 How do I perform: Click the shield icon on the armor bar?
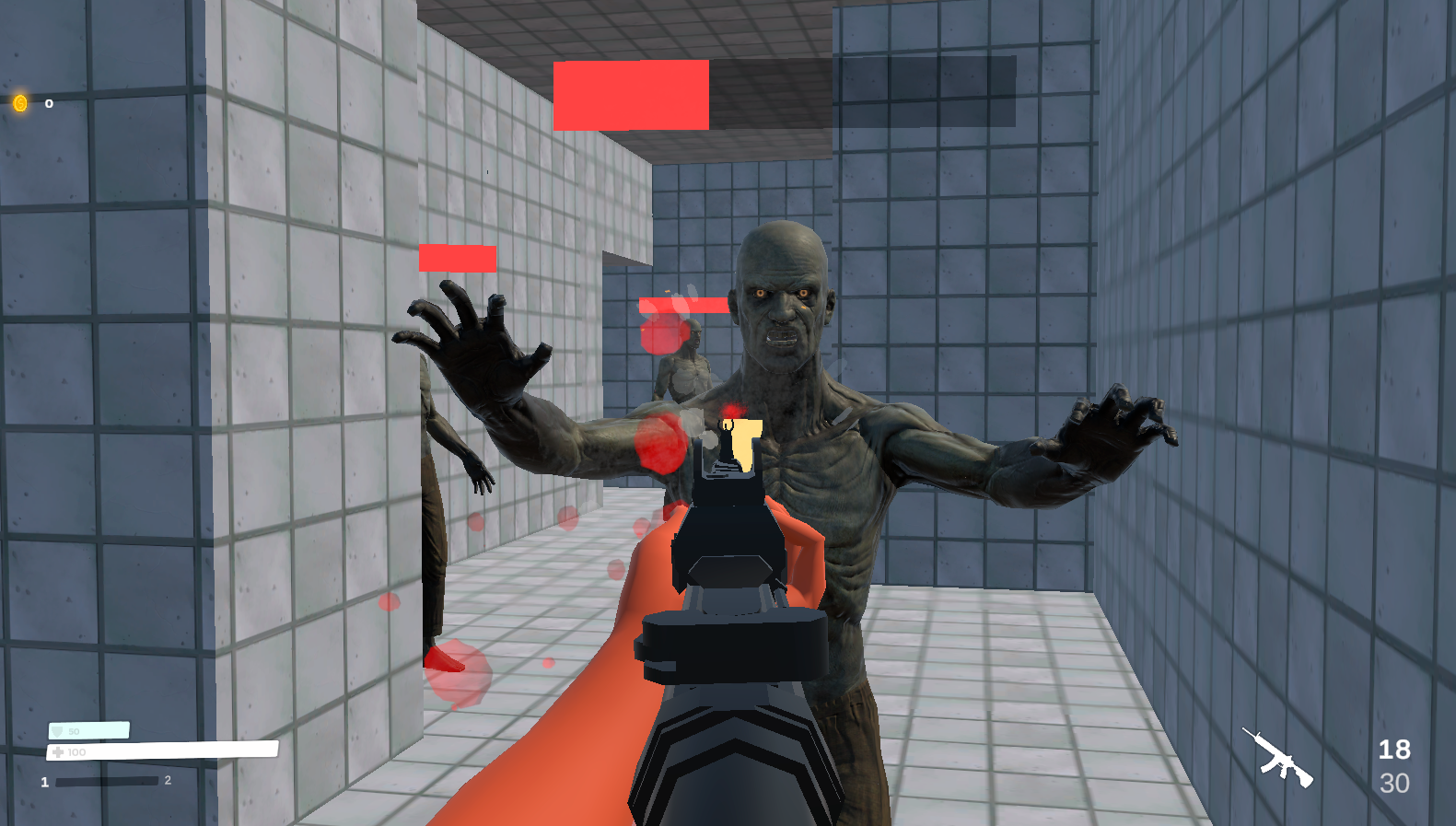pyautogui.click(x=57, y=728)
